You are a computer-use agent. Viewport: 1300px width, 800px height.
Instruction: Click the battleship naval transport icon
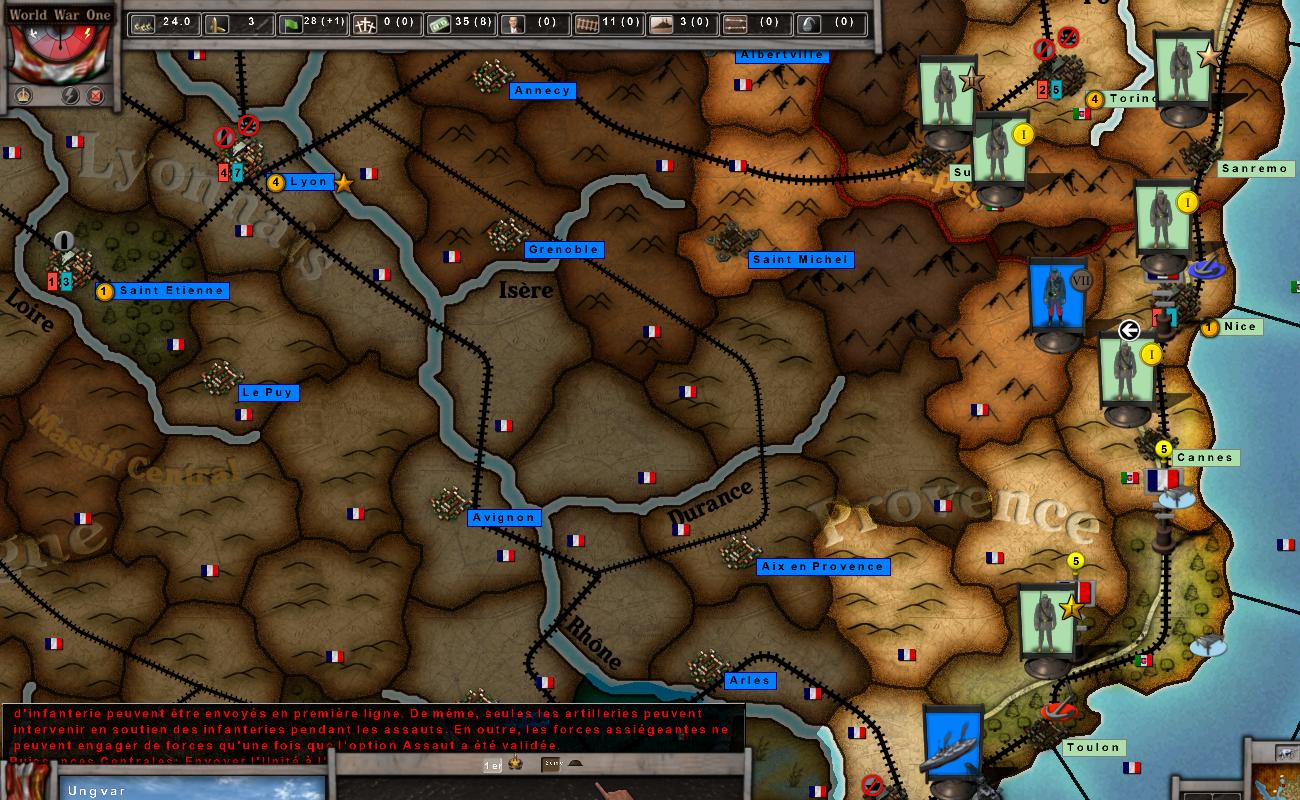[661, 22]
